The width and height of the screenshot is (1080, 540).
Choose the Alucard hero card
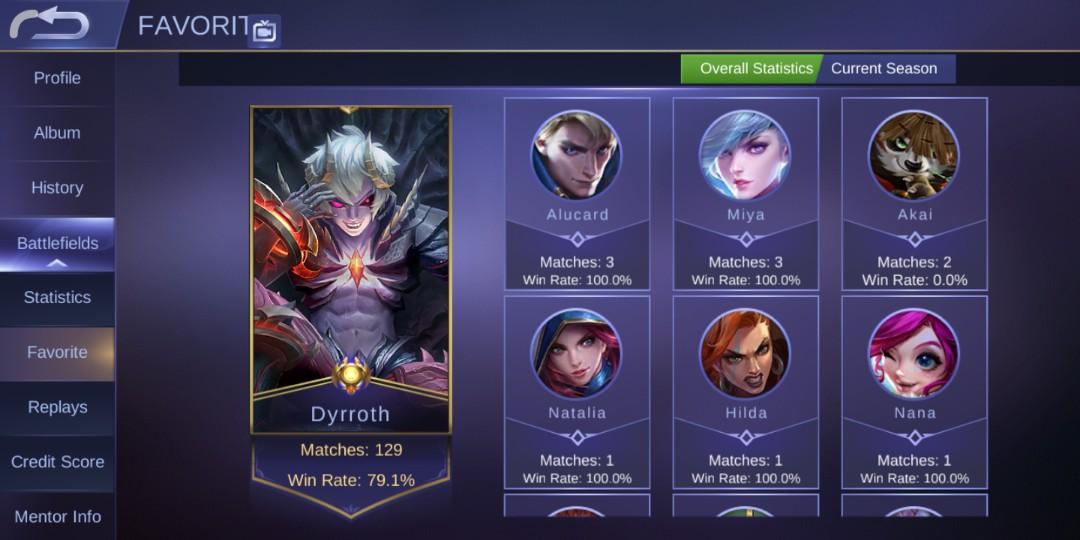[577, 194]
